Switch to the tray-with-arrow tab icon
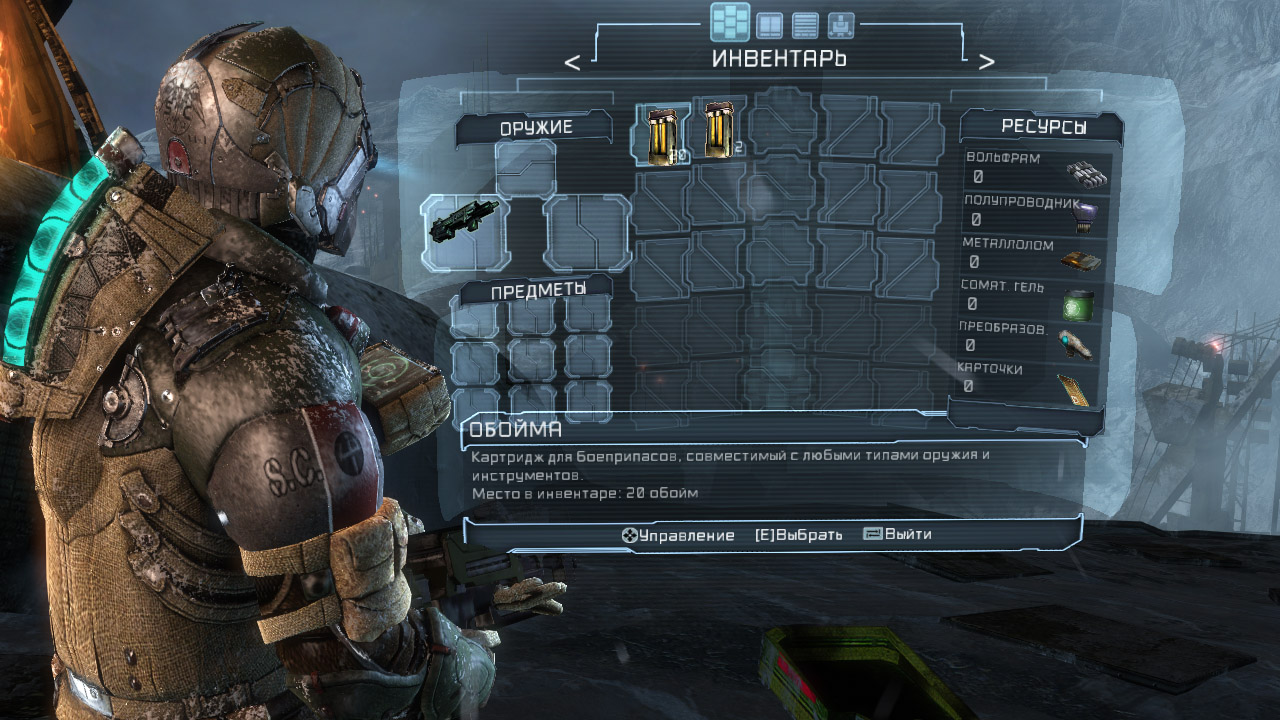 point(841,25)
